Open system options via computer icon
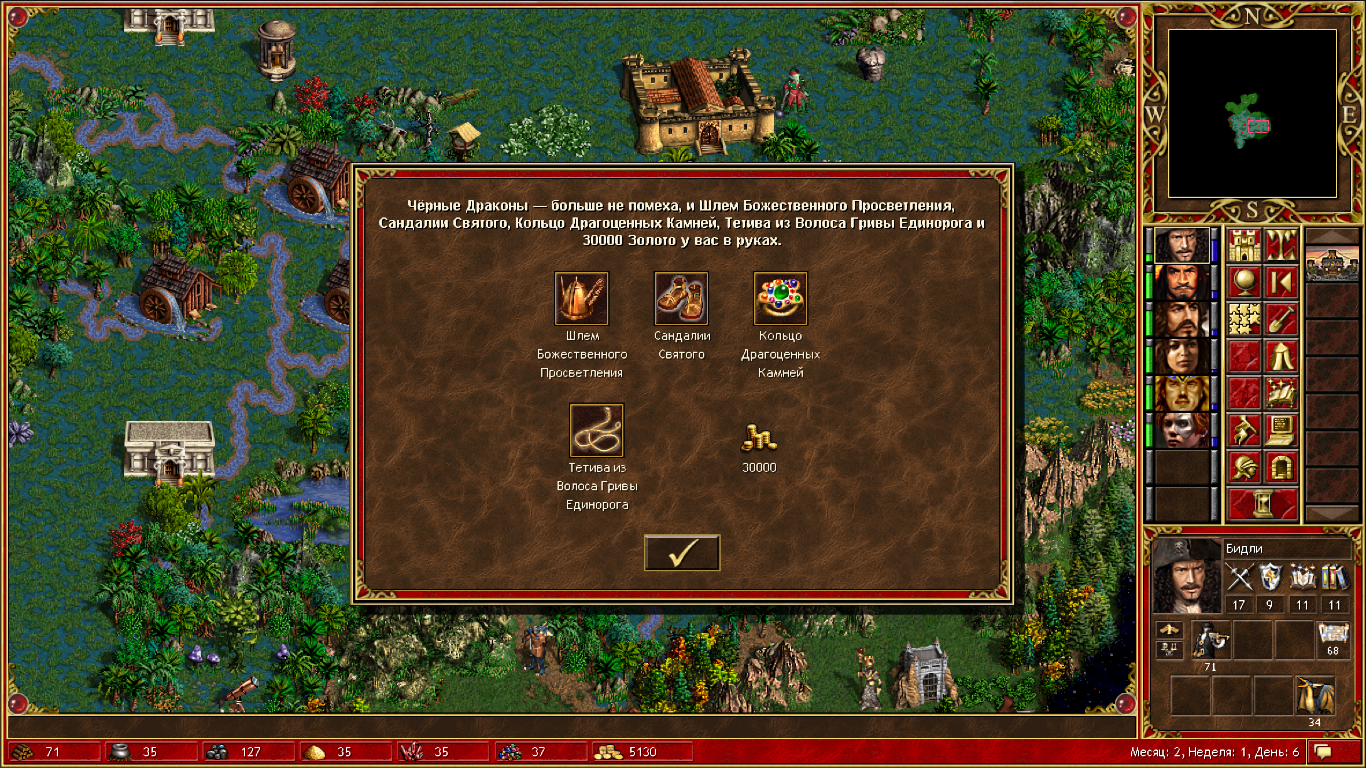The height and width of the screenshot is (768, 1366). tap(1281, 430)
